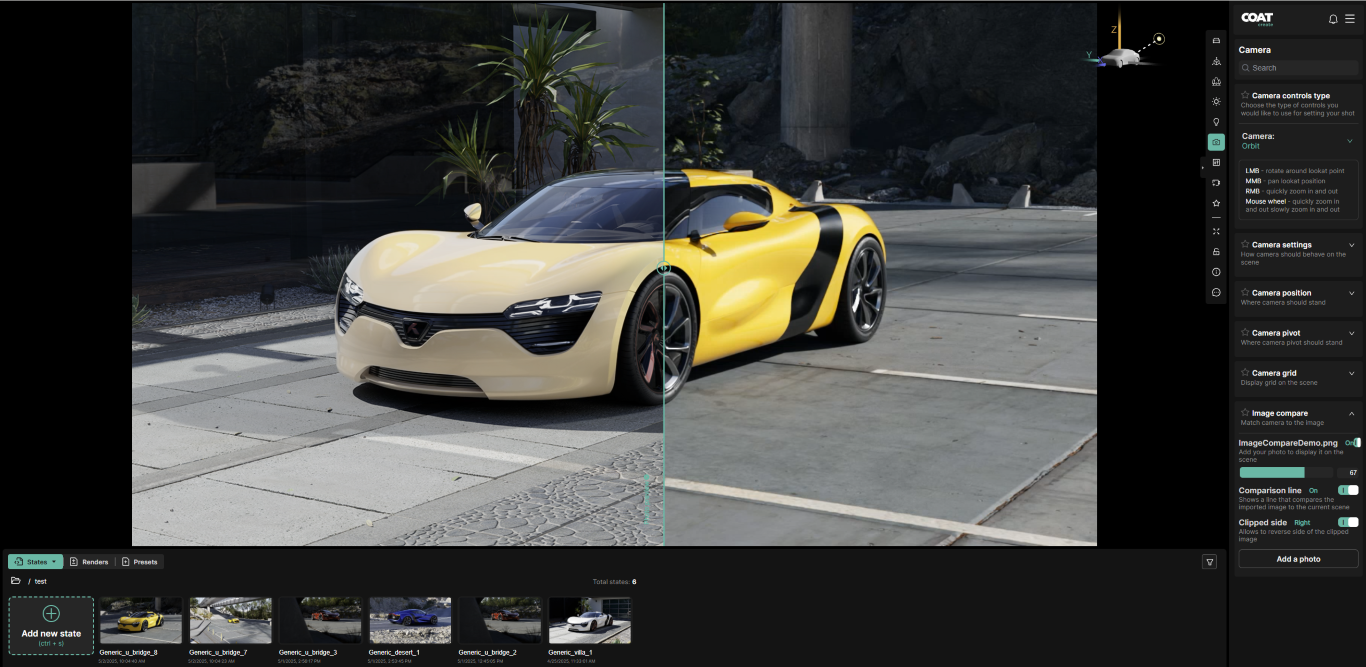Switch to the Renders tab
The width and height of the screenshot is (1366, 667).
89,562
